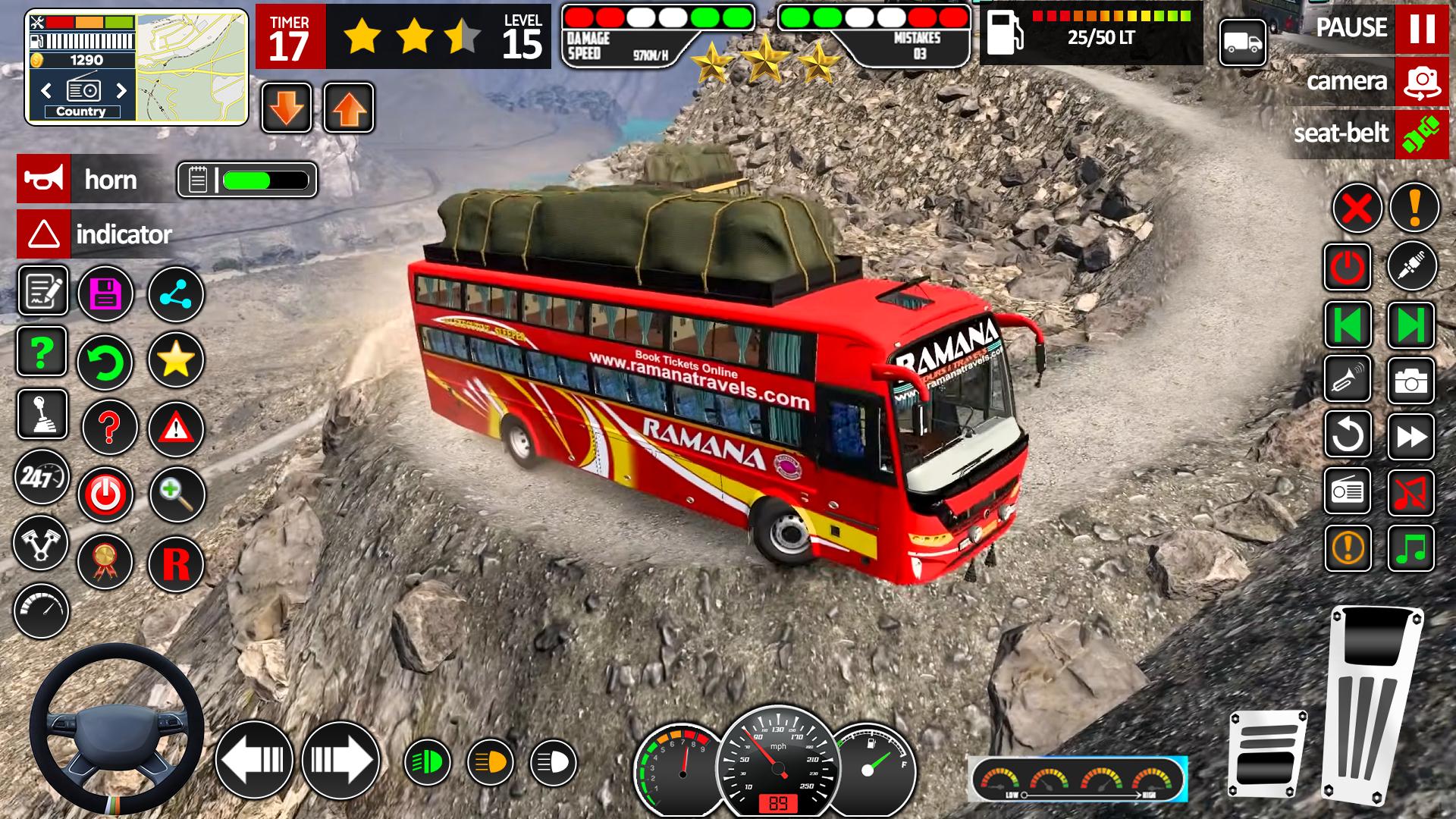Tap the green question mark help icon
1456x819 pixels.
tap(42, 352)
